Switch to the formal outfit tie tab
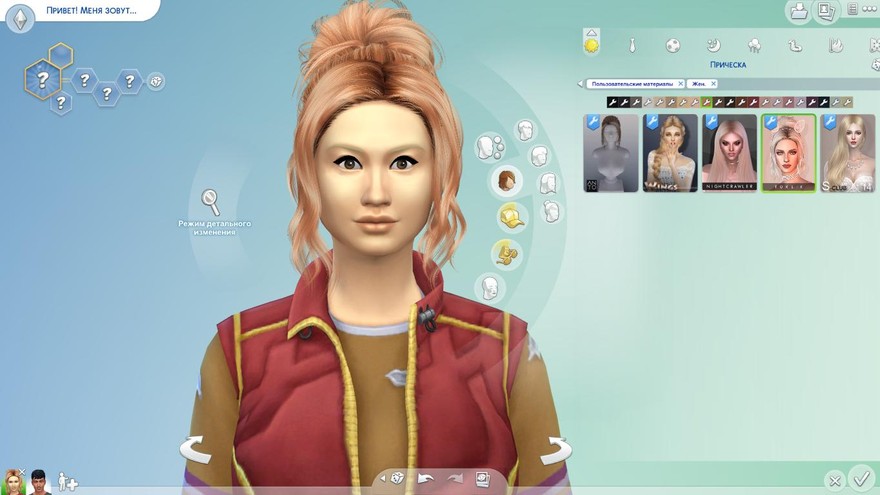This screenshot has width=880, height=495. tap(632, 45)
